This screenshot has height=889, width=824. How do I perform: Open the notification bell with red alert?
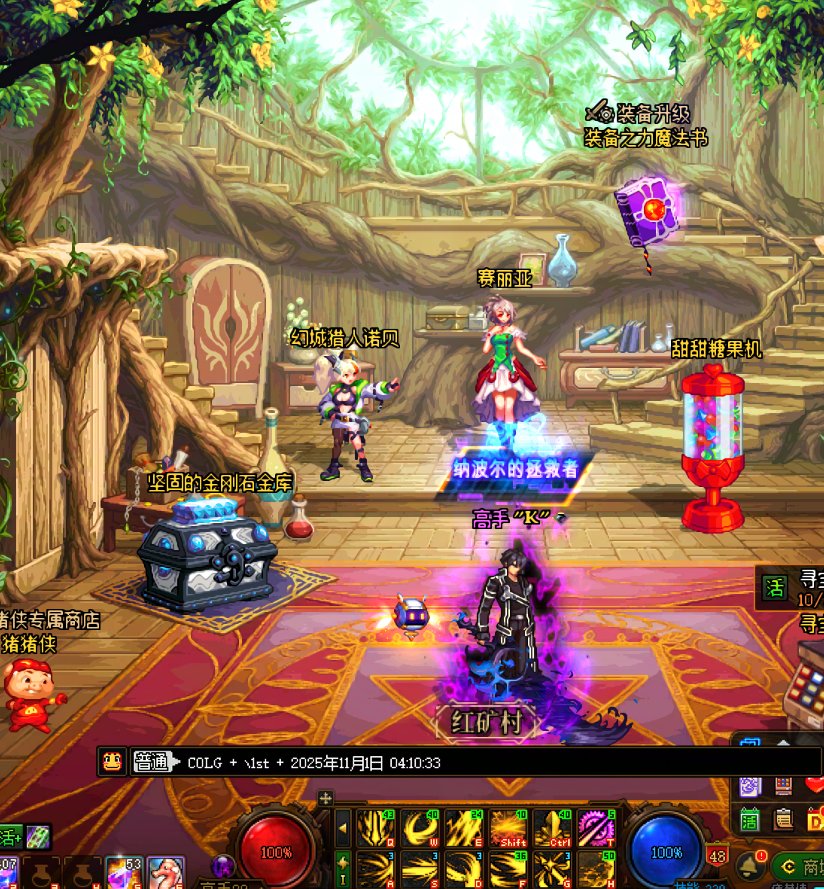click(750, 862)
